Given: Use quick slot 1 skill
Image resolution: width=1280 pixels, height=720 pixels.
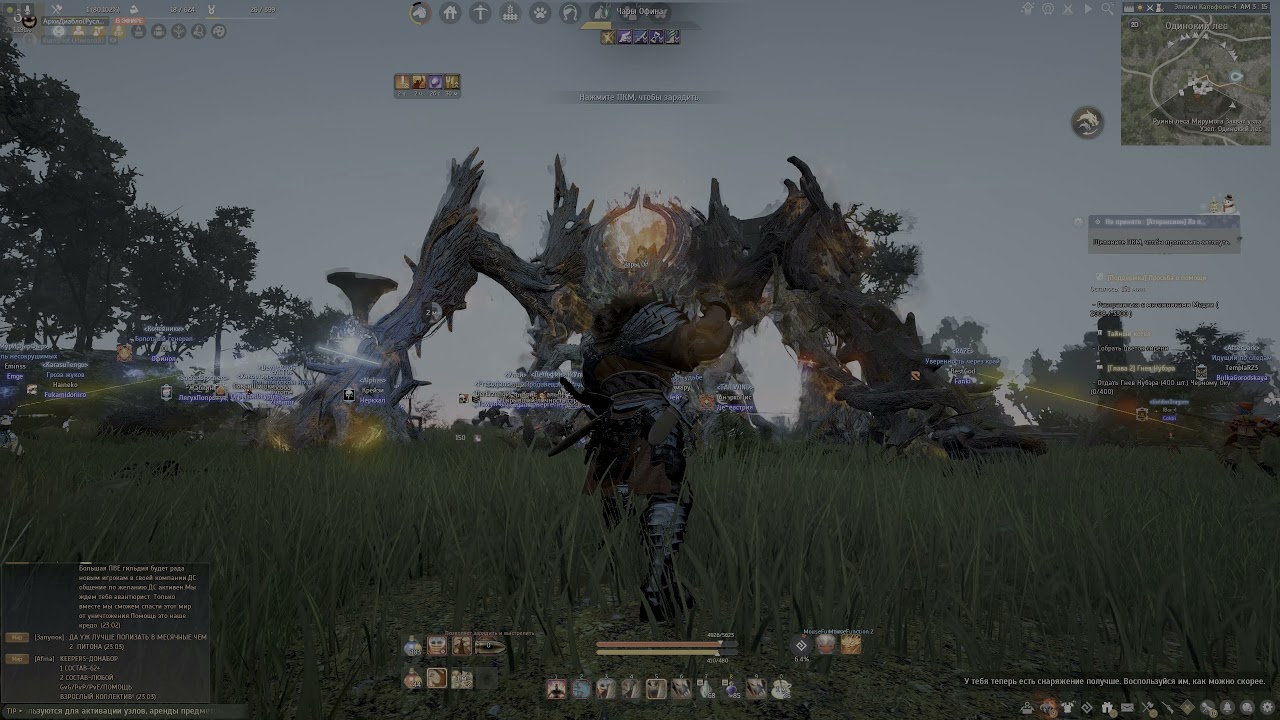Looking at the screenshot, I should 557,688.
